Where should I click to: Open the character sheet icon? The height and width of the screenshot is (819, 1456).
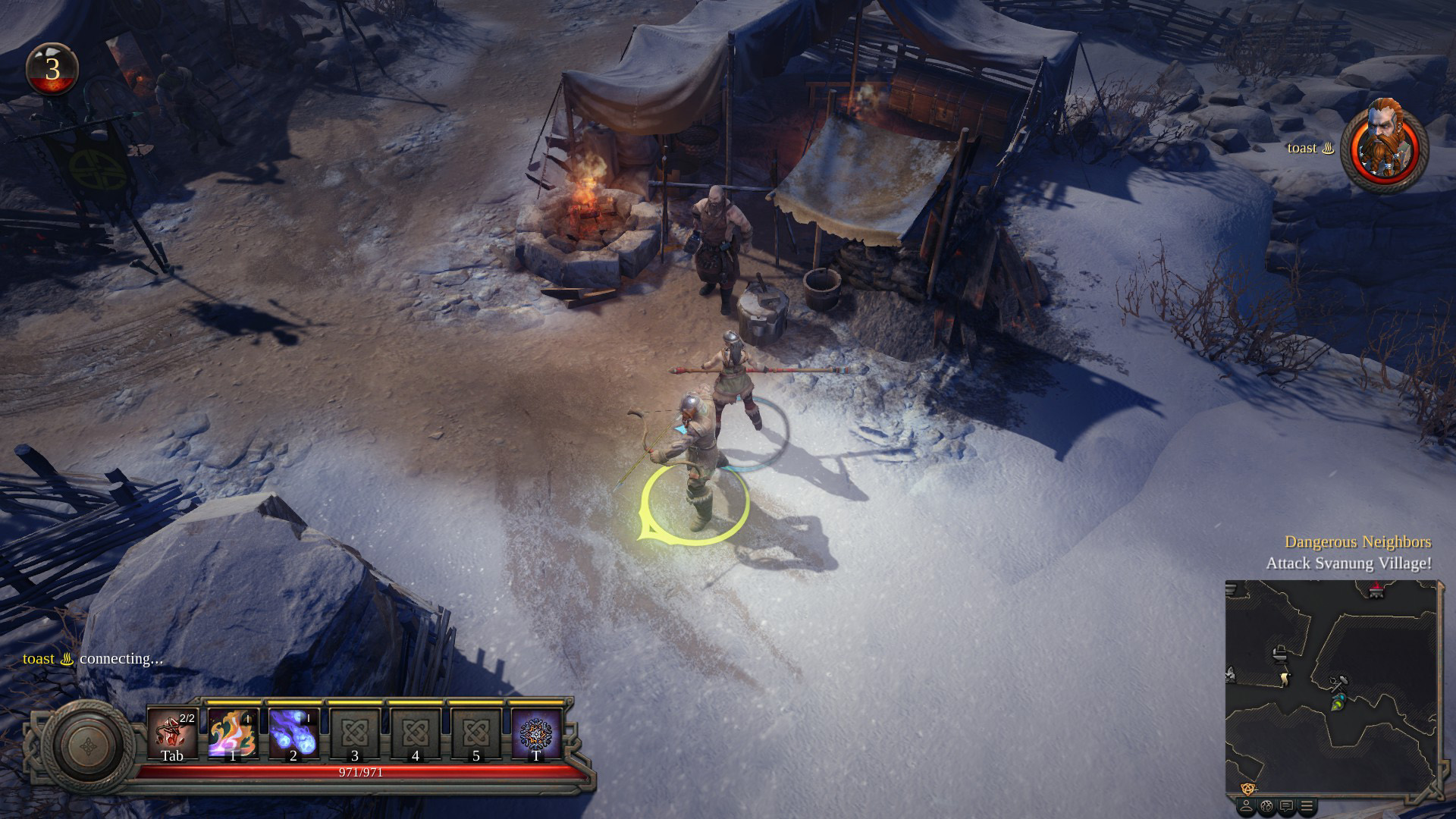click(x=1246, y=806)
